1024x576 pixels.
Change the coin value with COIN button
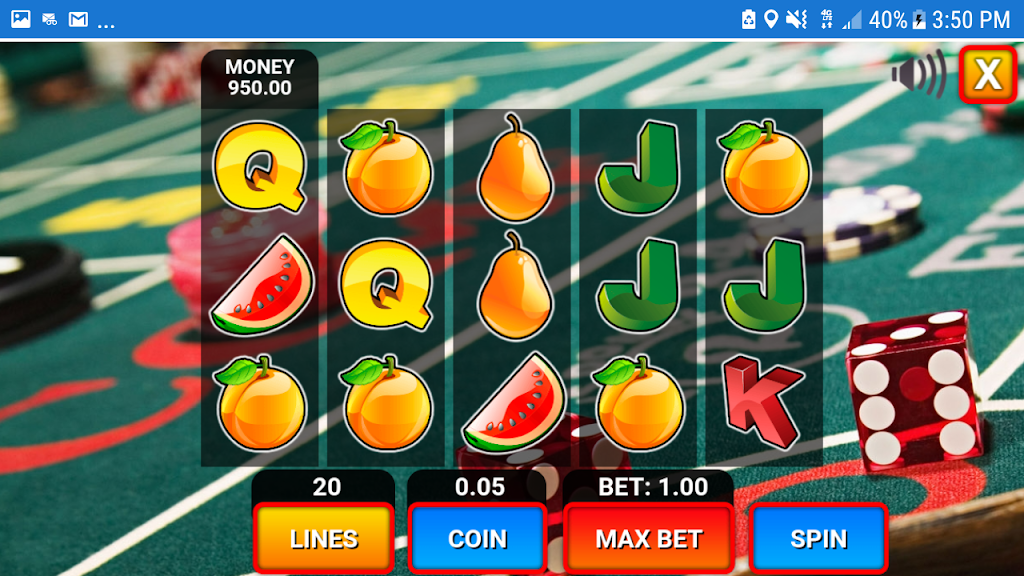pyautogui.click(x=477, y=539)
